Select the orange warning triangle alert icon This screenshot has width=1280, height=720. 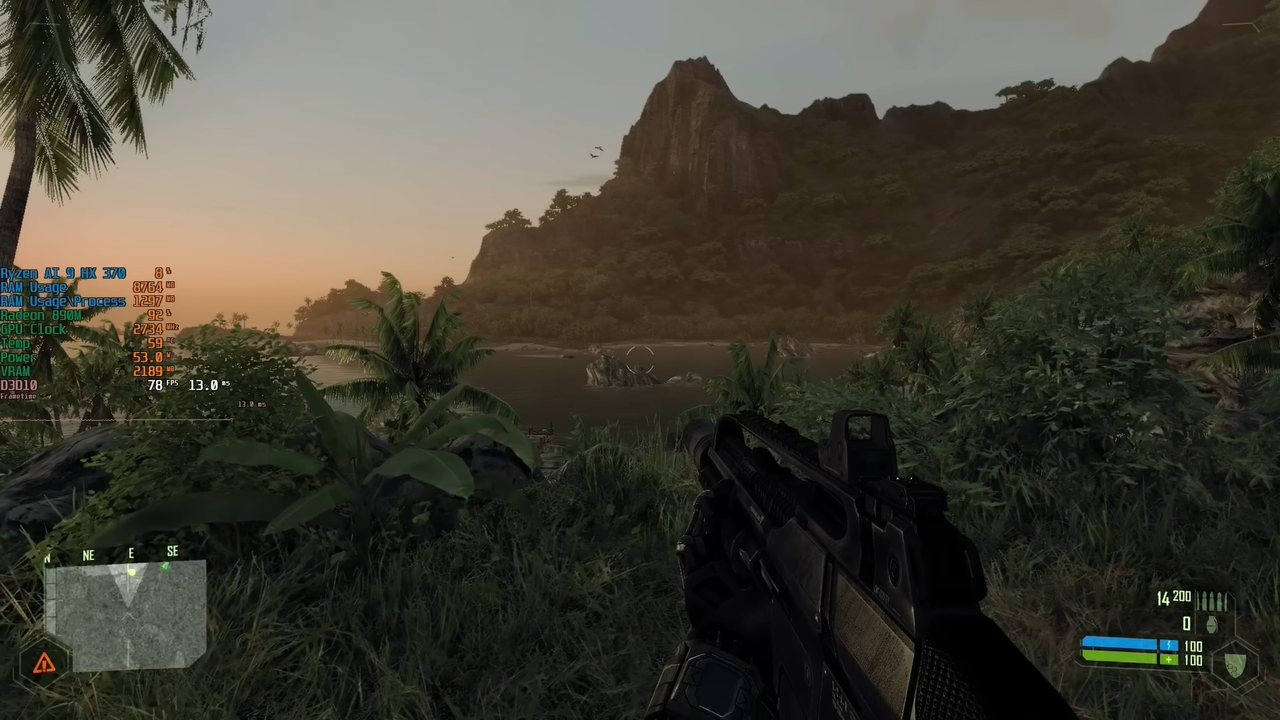pos(44,663)
